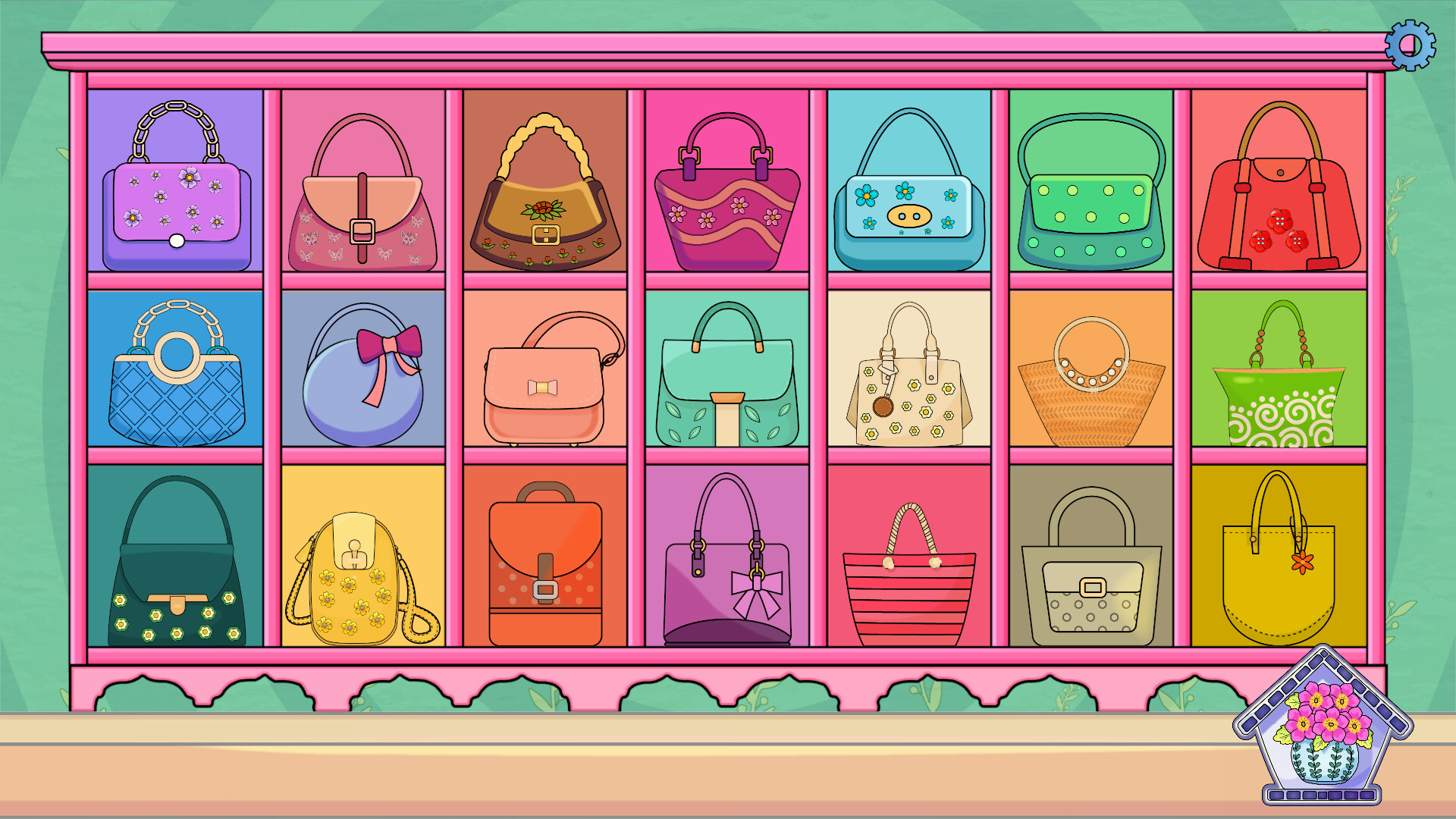Choose the olive bag with dotted pocket buckle
The height and width of the screenshot is (819, 1456).
click(x=1090, y=576)
